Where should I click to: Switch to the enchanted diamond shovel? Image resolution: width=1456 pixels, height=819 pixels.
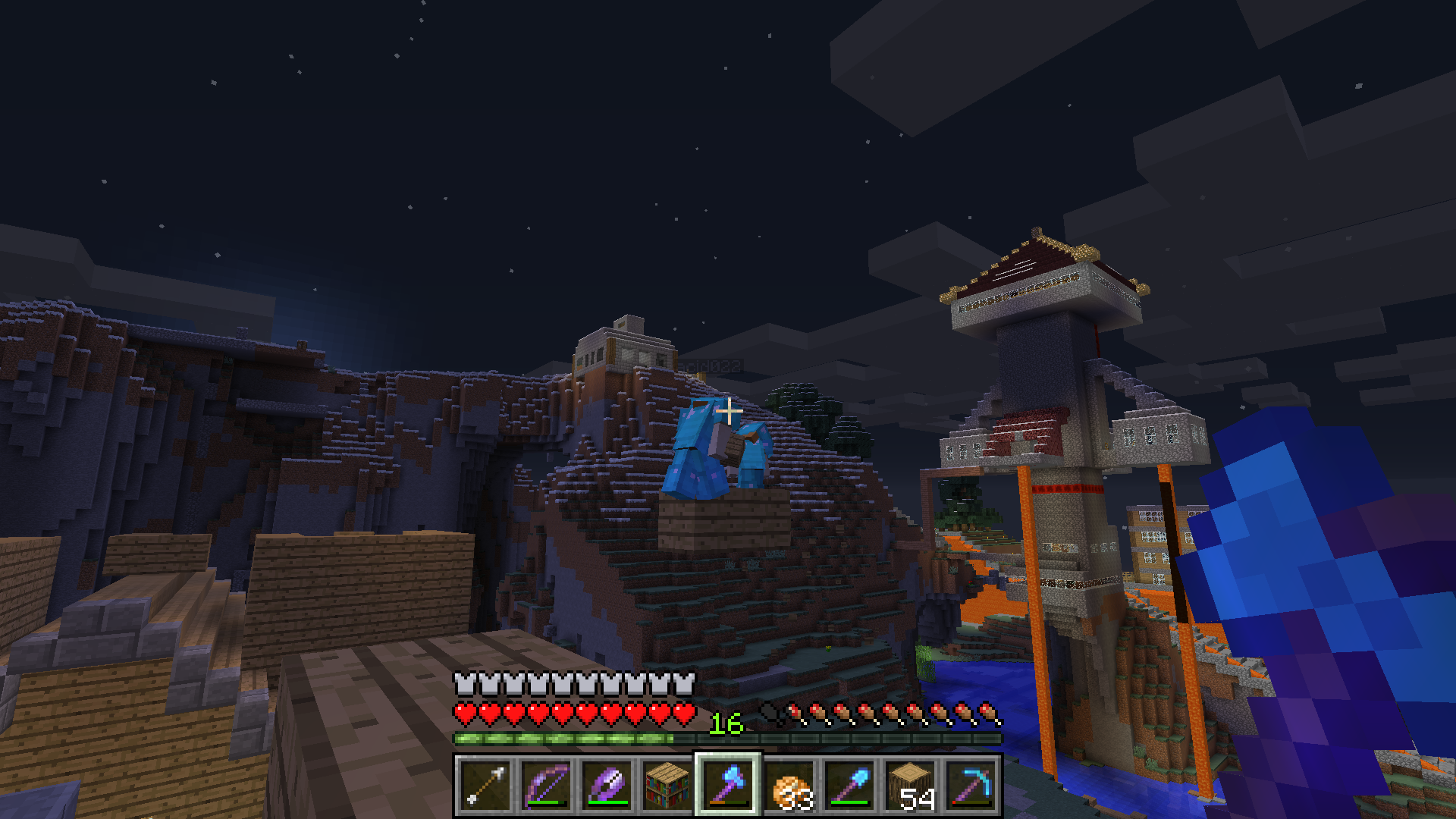coord(849,785)
